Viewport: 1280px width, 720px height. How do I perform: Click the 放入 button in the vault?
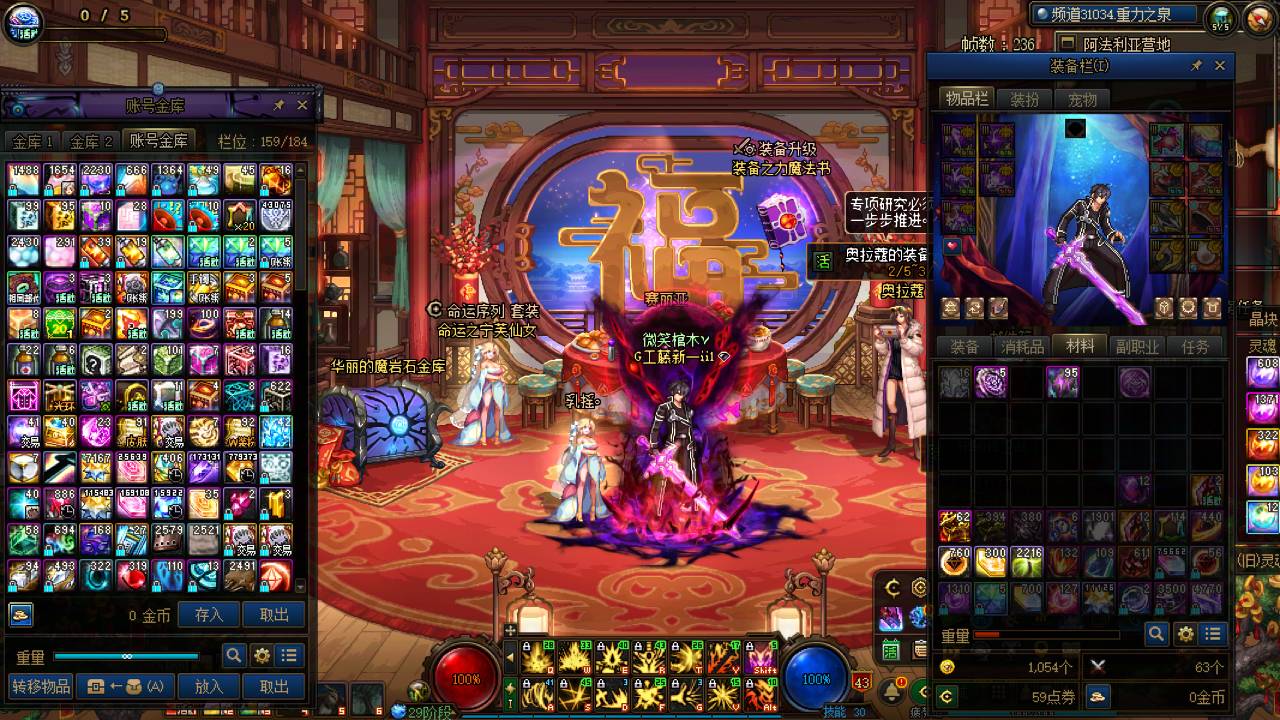[x=209, y=686]
